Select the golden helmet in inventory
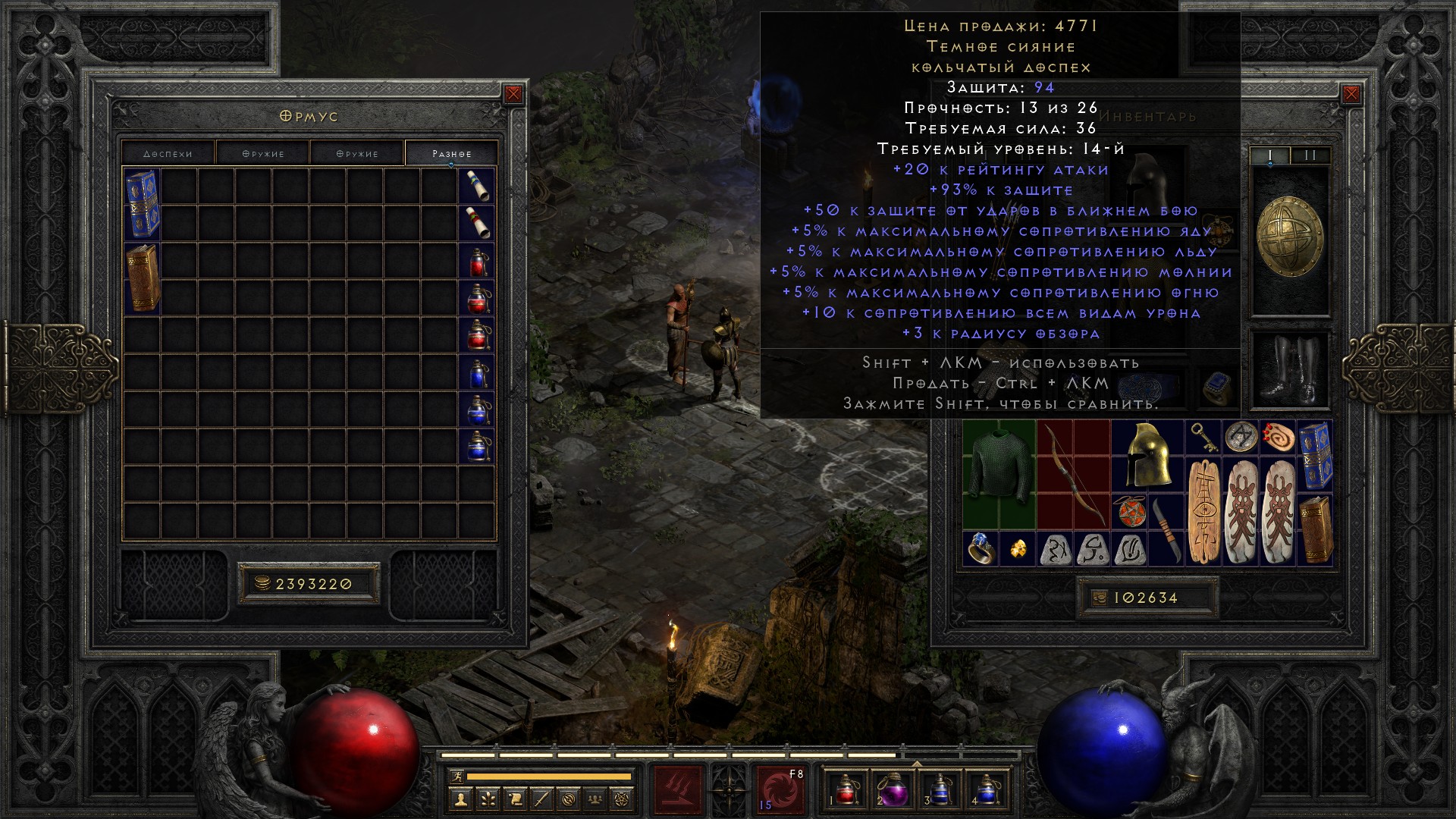The height and width of the screenshot is (819, 1456). tap(1147, 455)
